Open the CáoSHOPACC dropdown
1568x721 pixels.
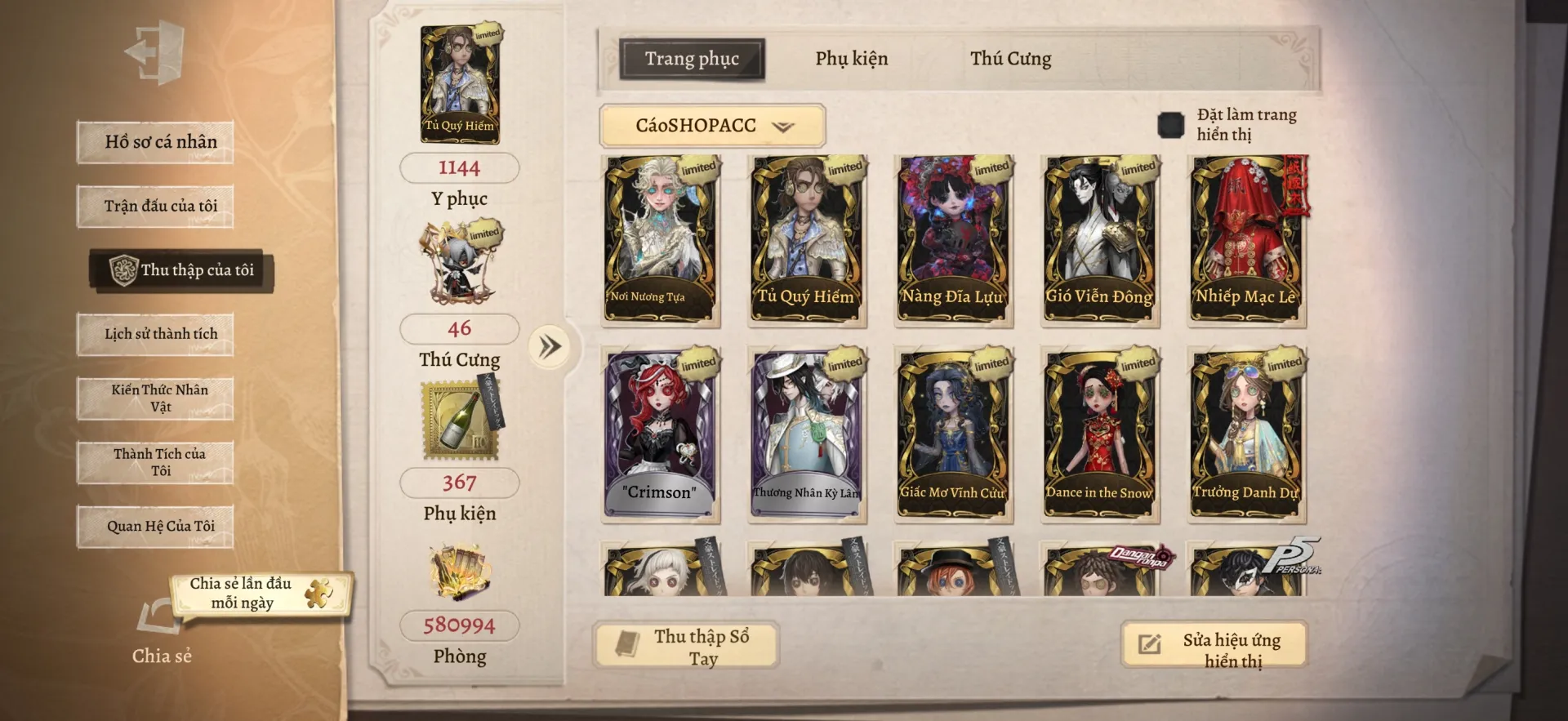(712, 126)
